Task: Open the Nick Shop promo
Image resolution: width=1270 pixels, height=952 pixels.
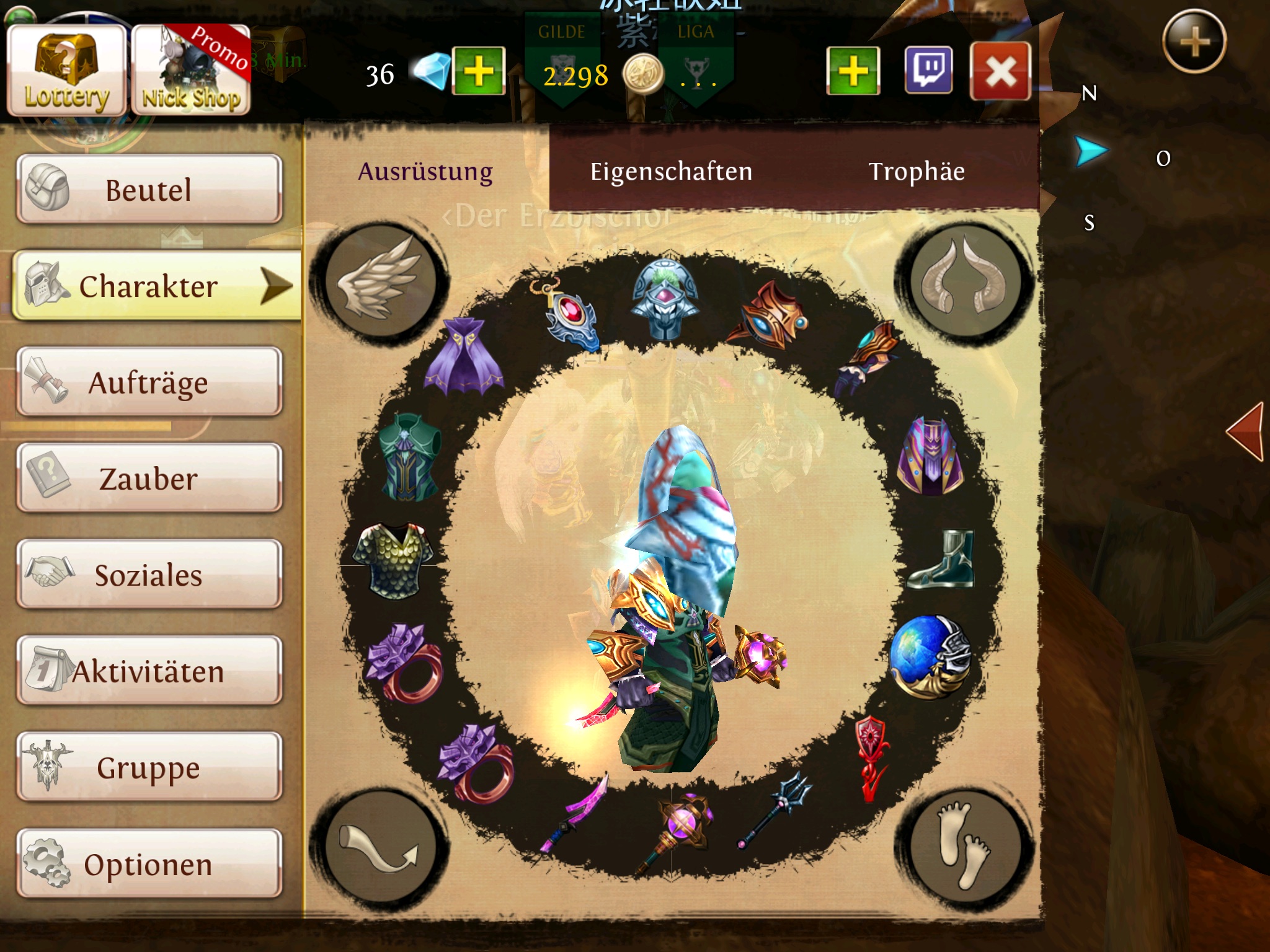Action: point(191,71)
